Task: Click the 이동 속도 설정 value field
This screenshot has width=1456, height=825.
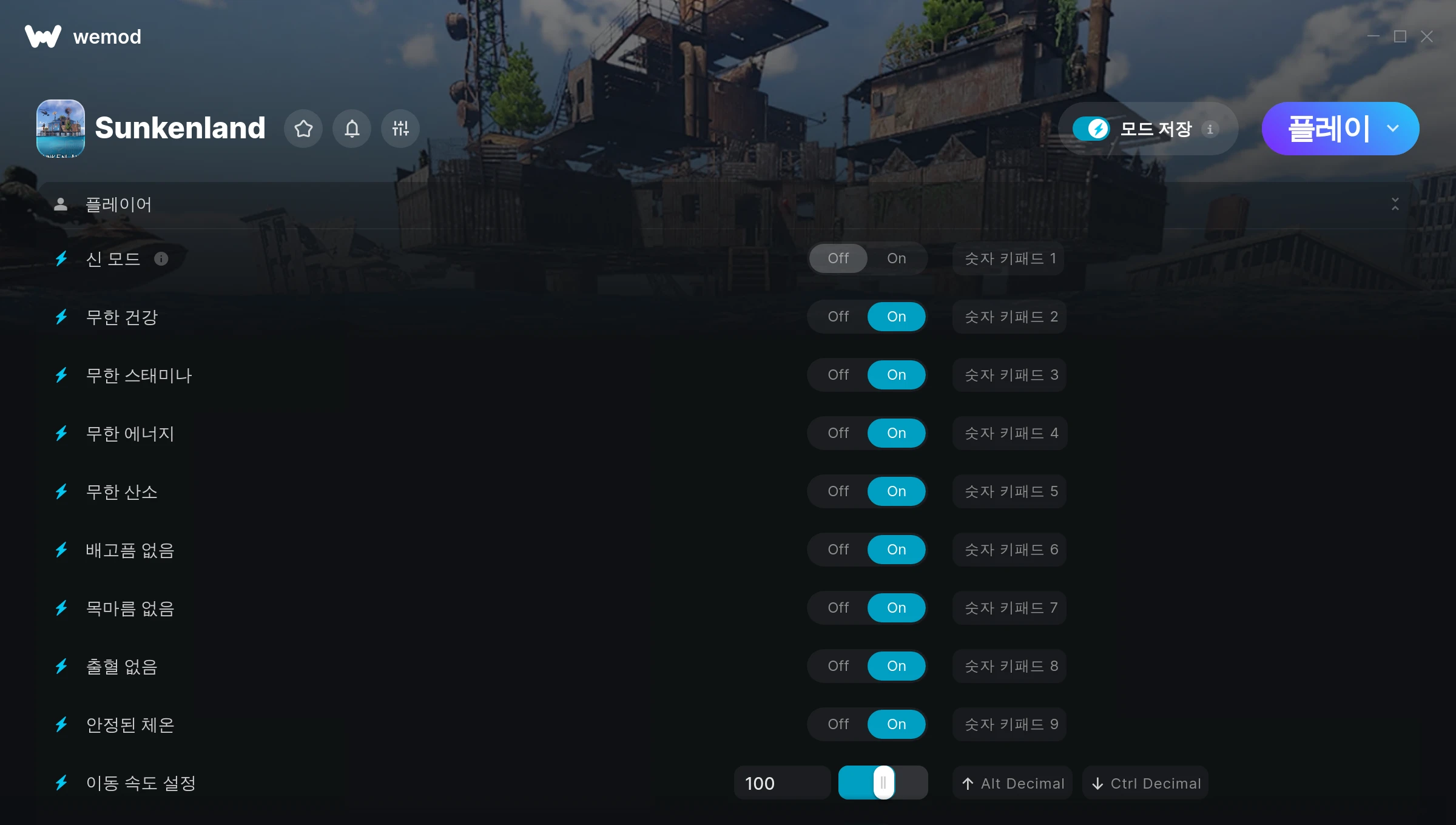Action: click(781, 783)
